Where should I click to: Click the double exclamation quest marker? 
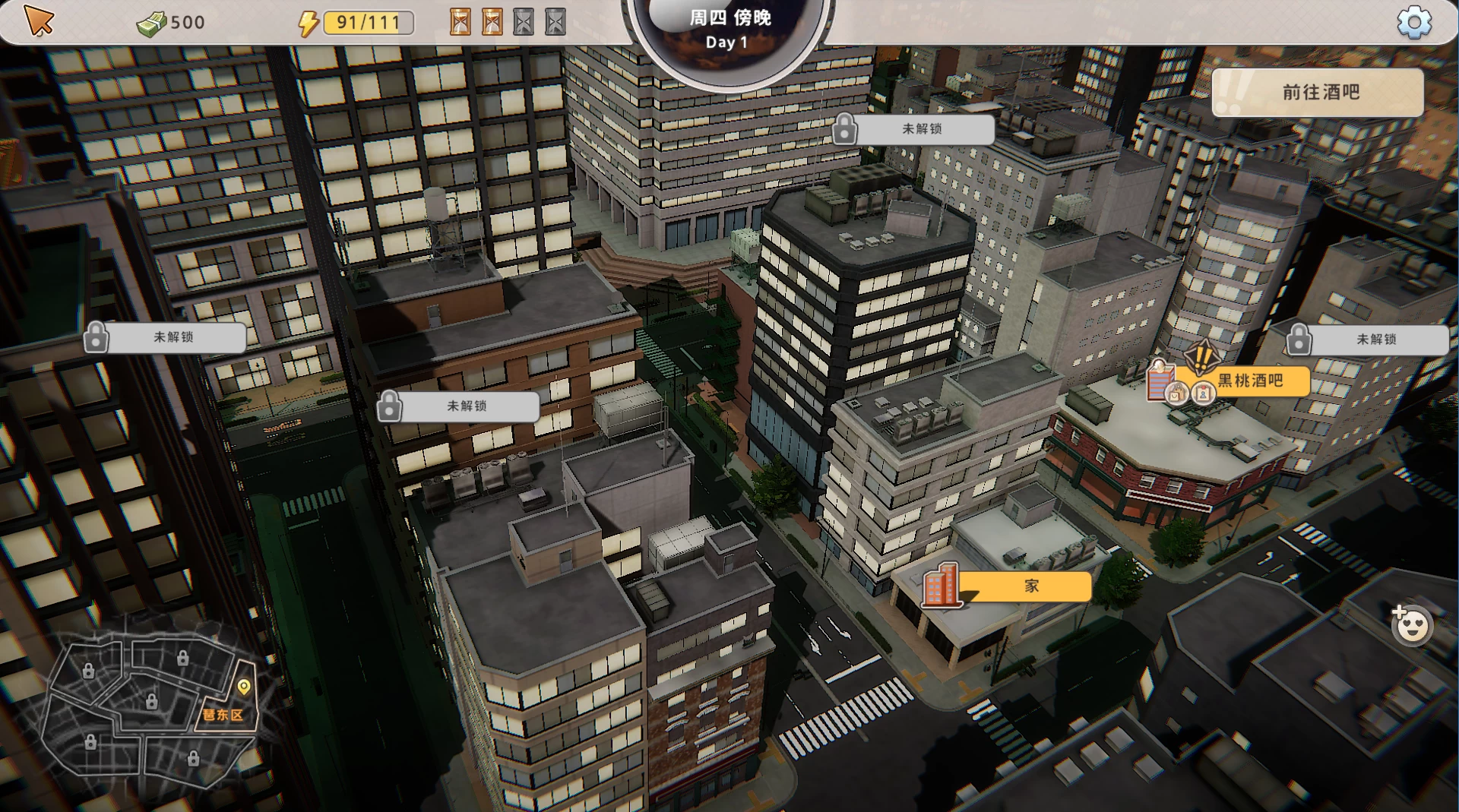coord(1202,355)
